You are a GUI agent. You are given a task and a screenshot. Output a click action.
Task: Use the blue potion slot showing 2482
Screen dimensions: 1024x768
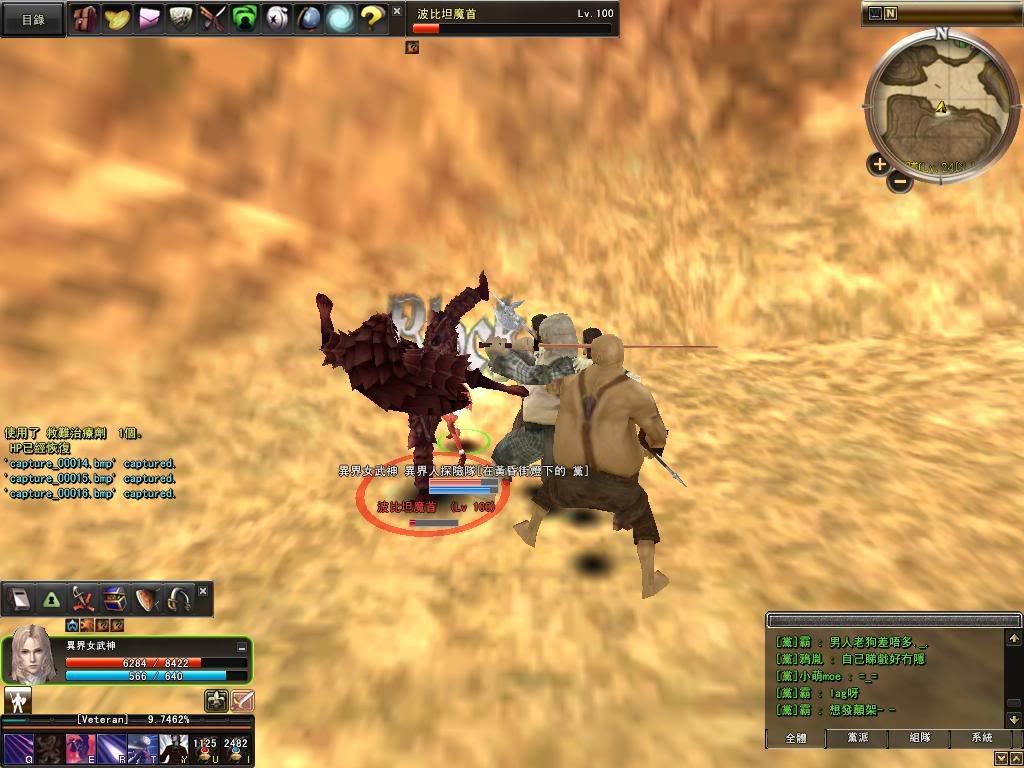point(237,750)
